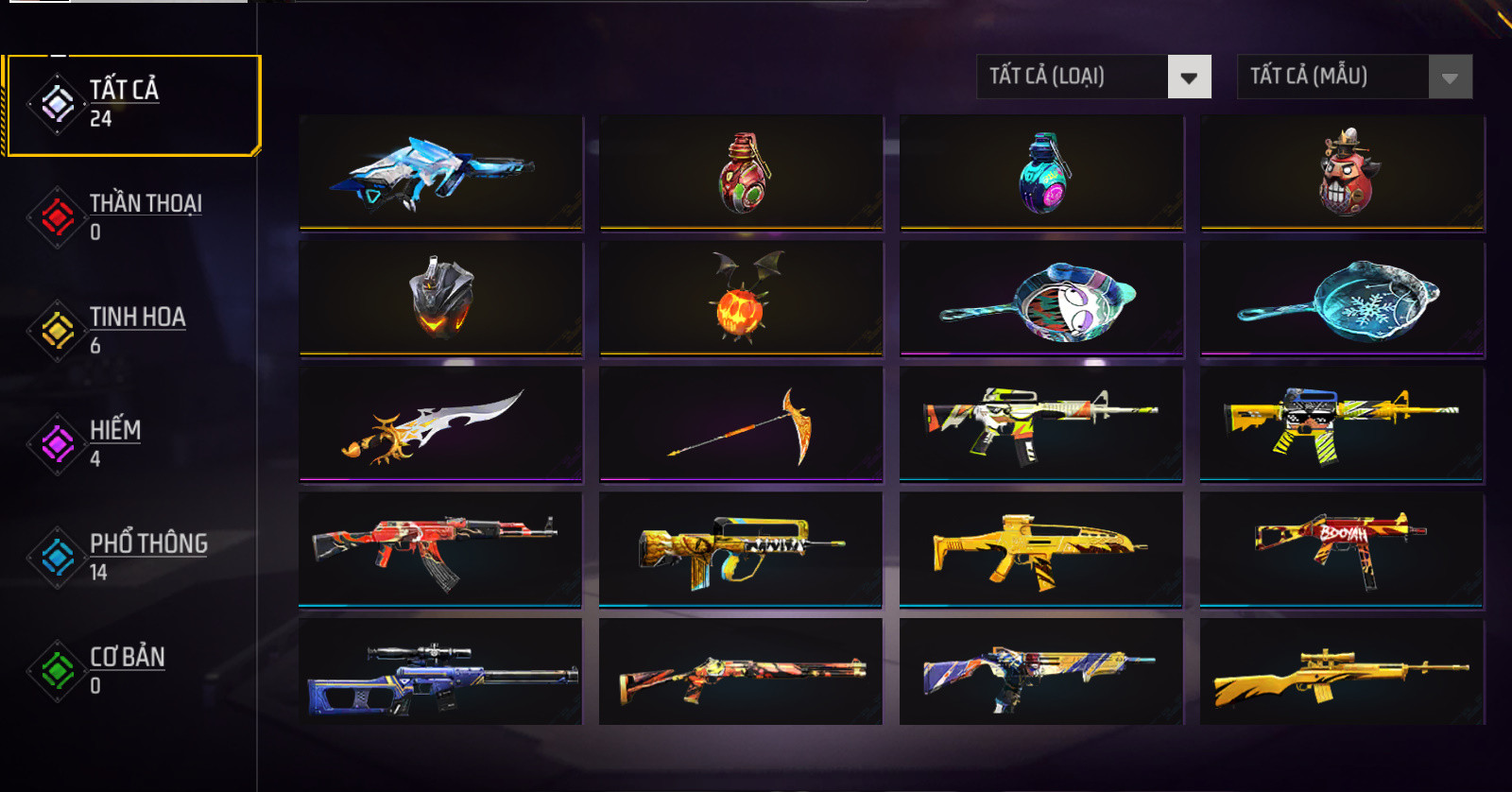Choose the red AK rifle skin

click(x=440, y=549)
